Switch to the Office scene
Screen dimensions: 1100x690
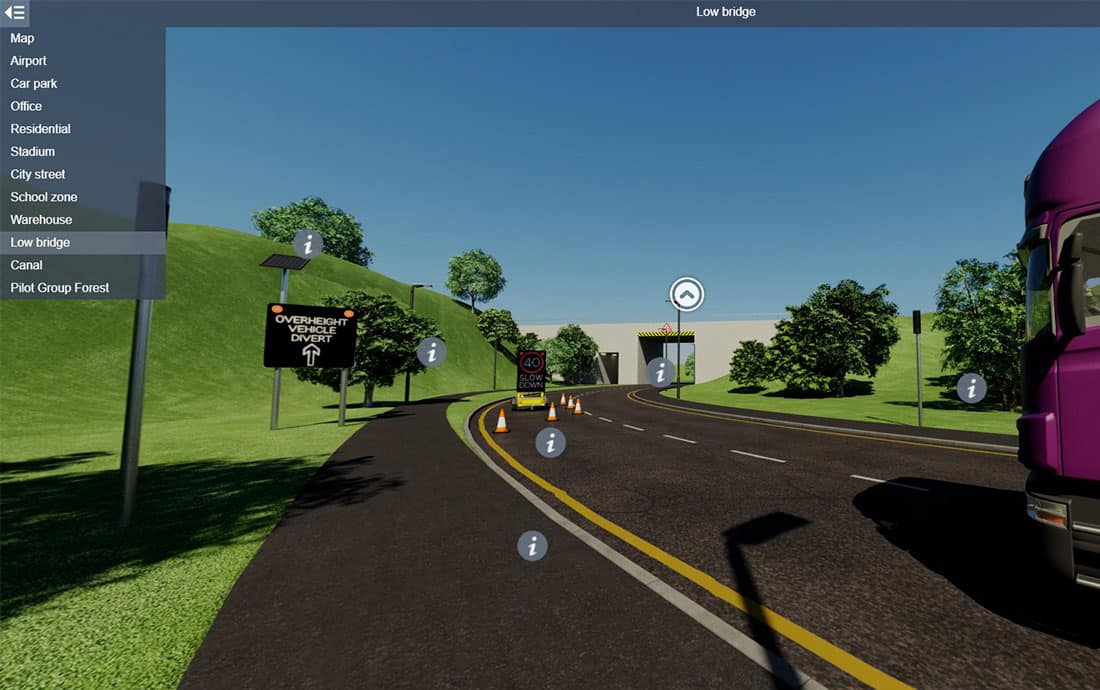pos(26,106)
